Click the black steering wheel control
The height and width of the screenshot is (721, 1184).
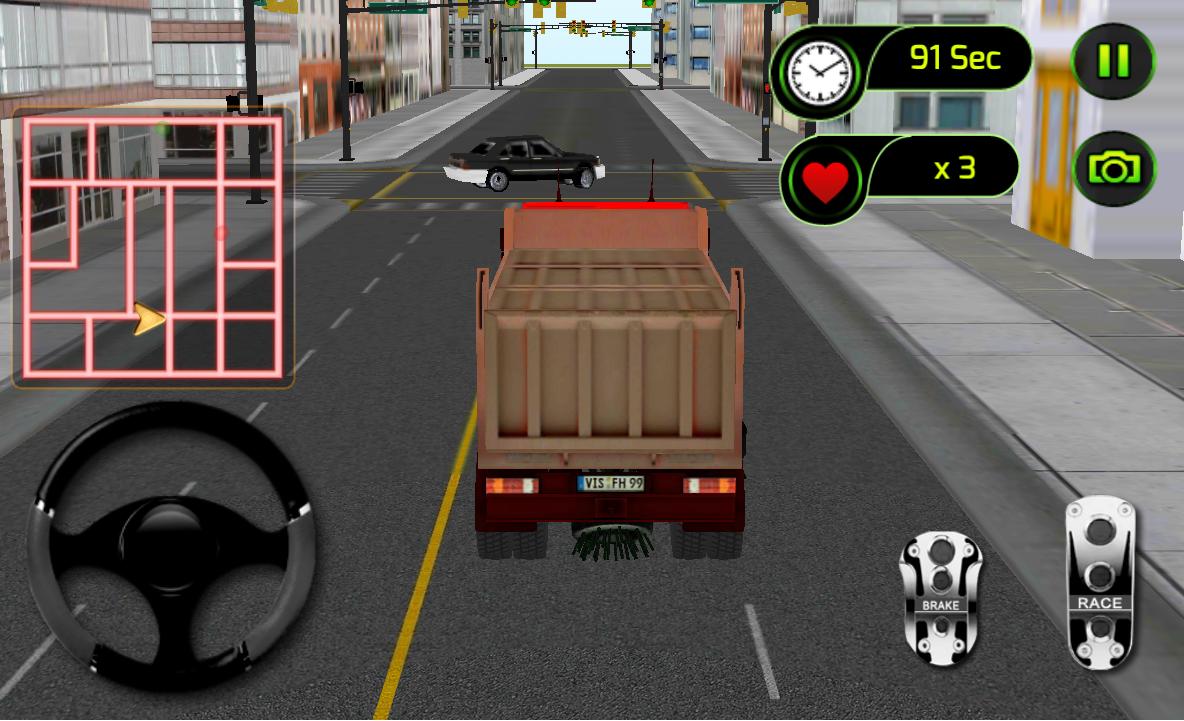coord(171,545)
